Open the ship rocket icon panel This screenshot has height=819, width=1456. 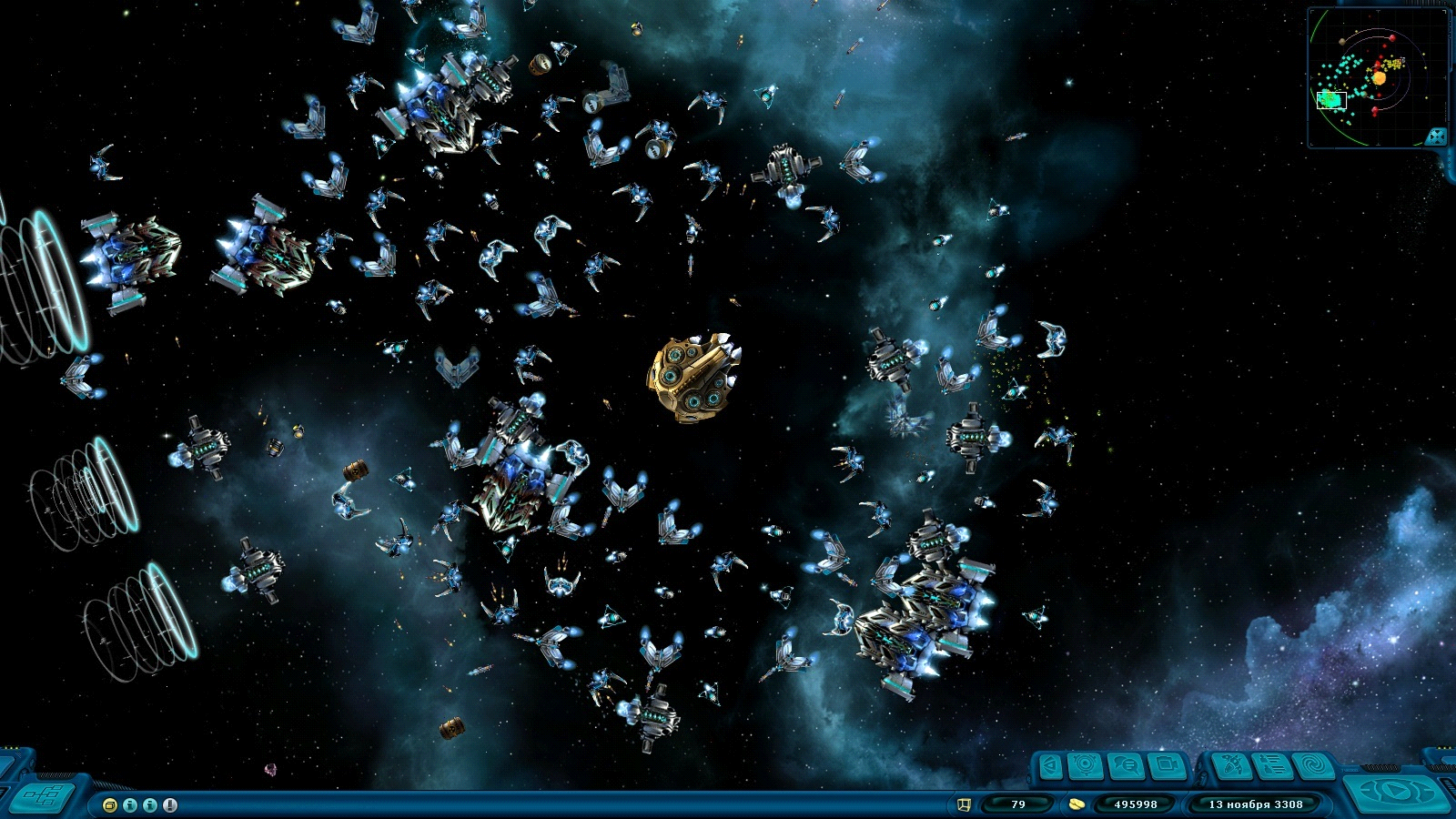click(1231, 766)
